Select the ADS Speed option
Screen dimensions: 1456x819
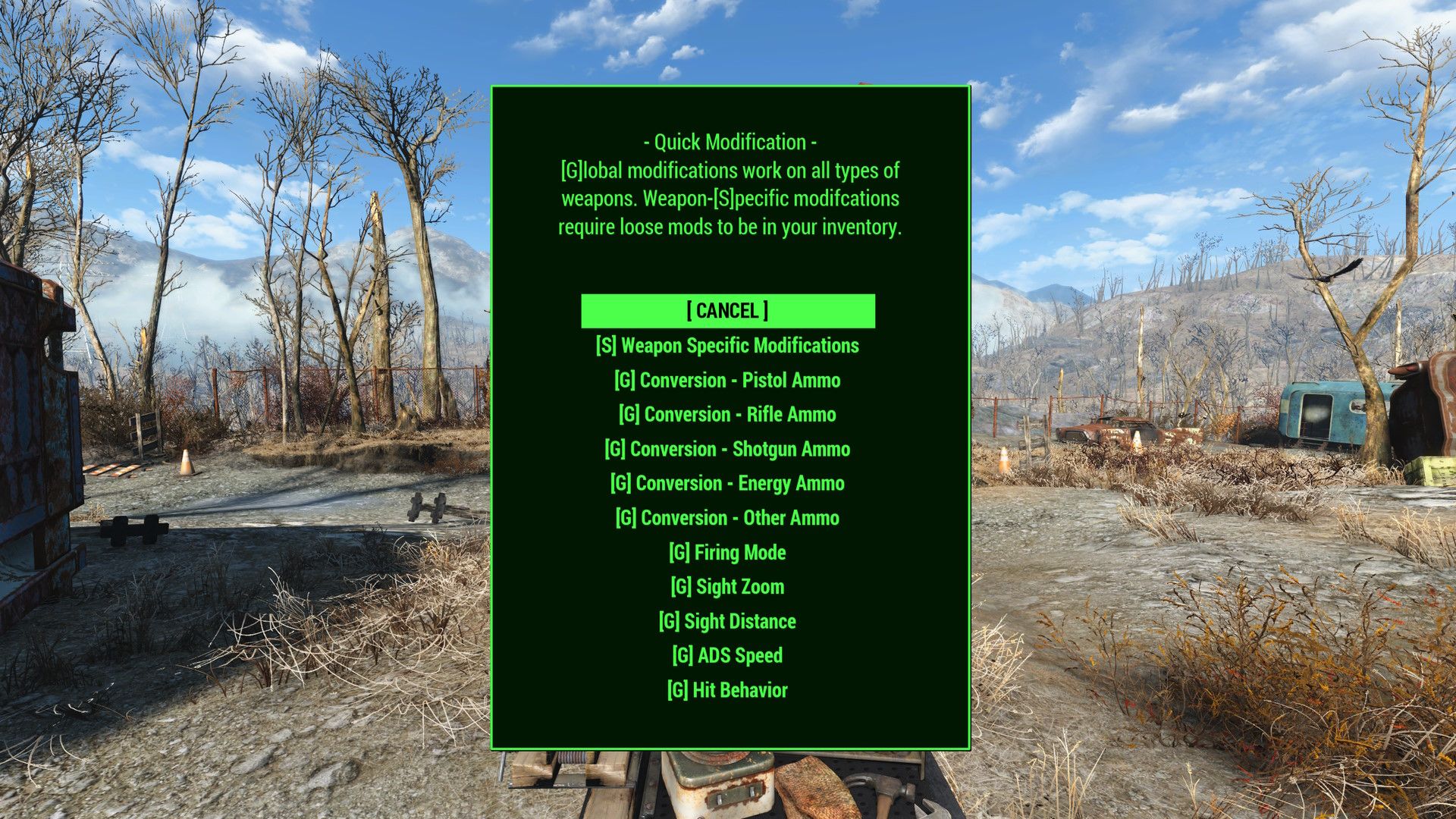click(727, 654)
